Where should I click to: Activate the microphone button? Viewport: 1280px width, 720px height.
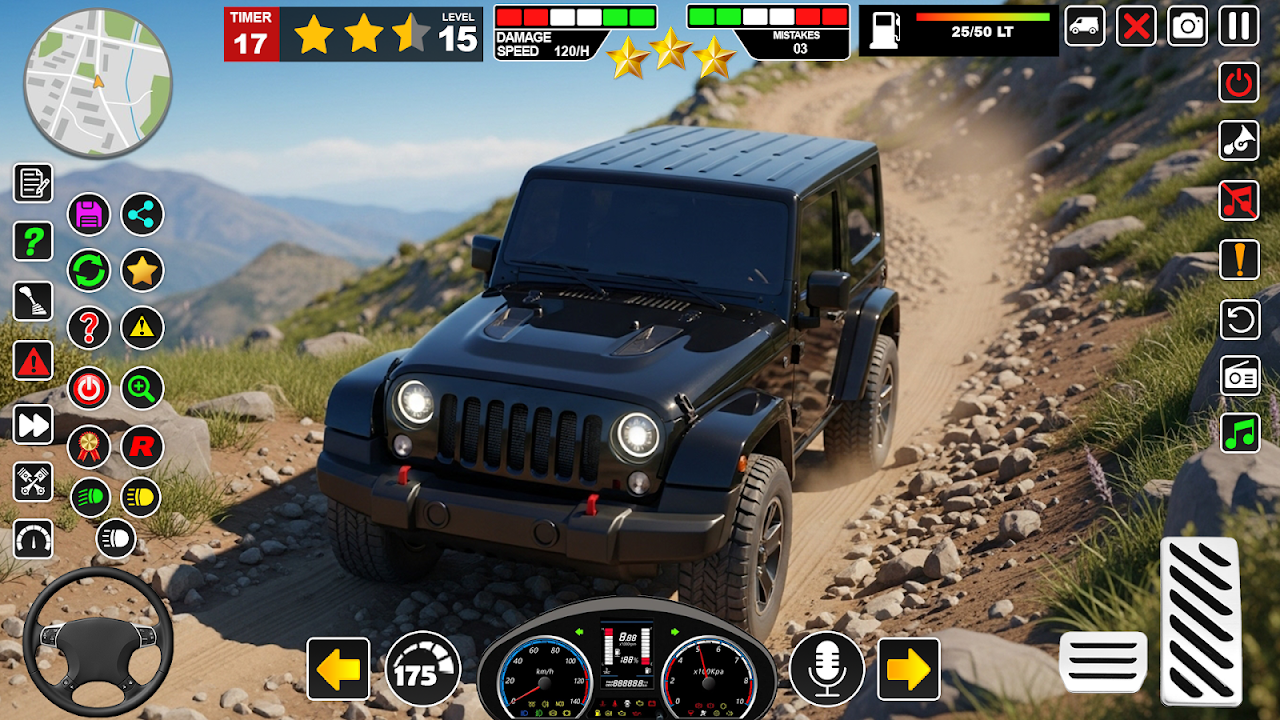click(826, 668)
